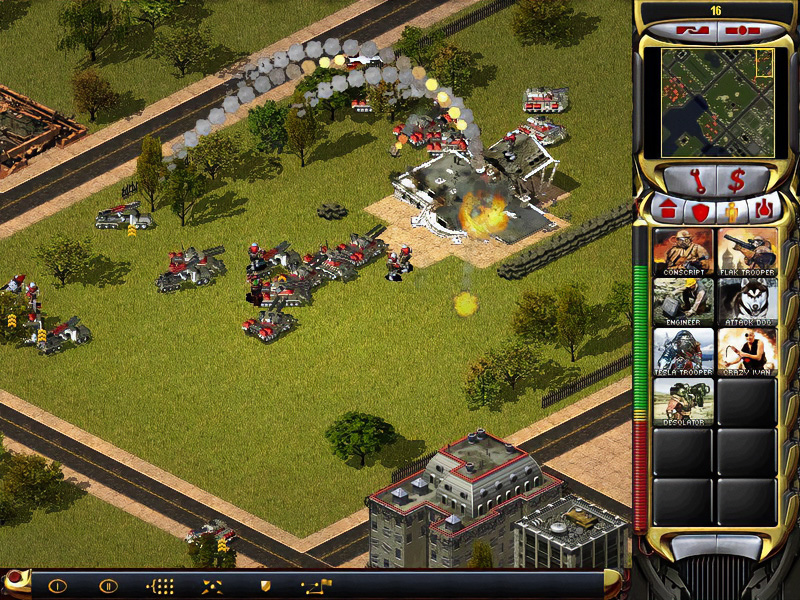Select control group two on the command bar

pyautogui.click(x=108, y=586)
